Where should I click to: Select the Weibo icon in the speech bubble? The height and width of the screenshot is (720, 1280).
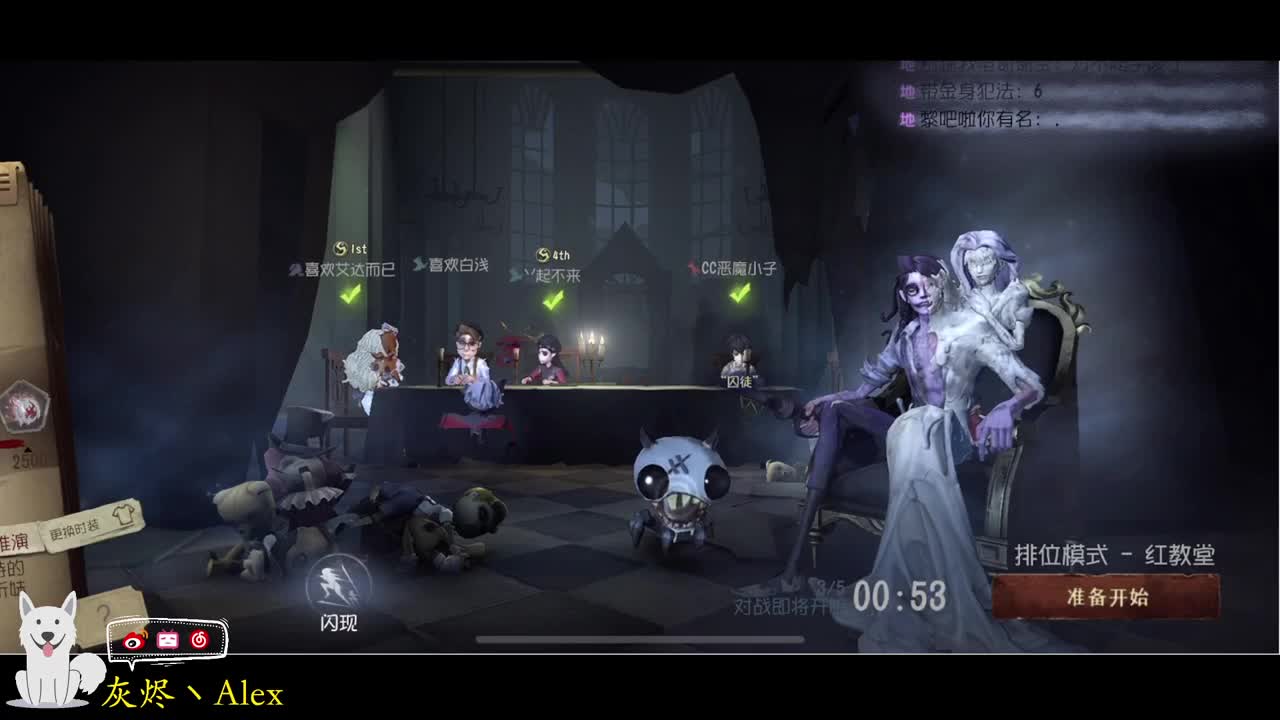point(133,642)
